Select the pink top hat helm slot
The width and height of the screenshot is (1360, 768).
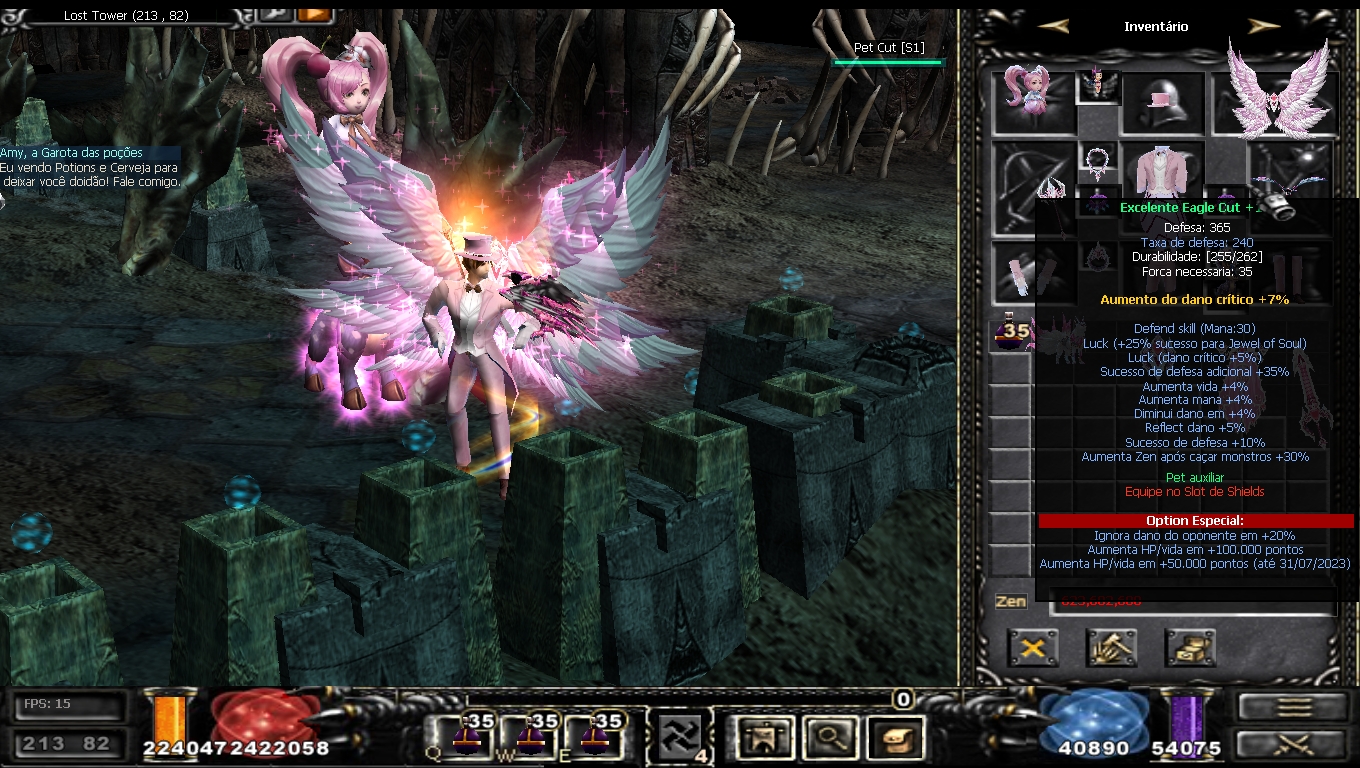pos(1163,103)
